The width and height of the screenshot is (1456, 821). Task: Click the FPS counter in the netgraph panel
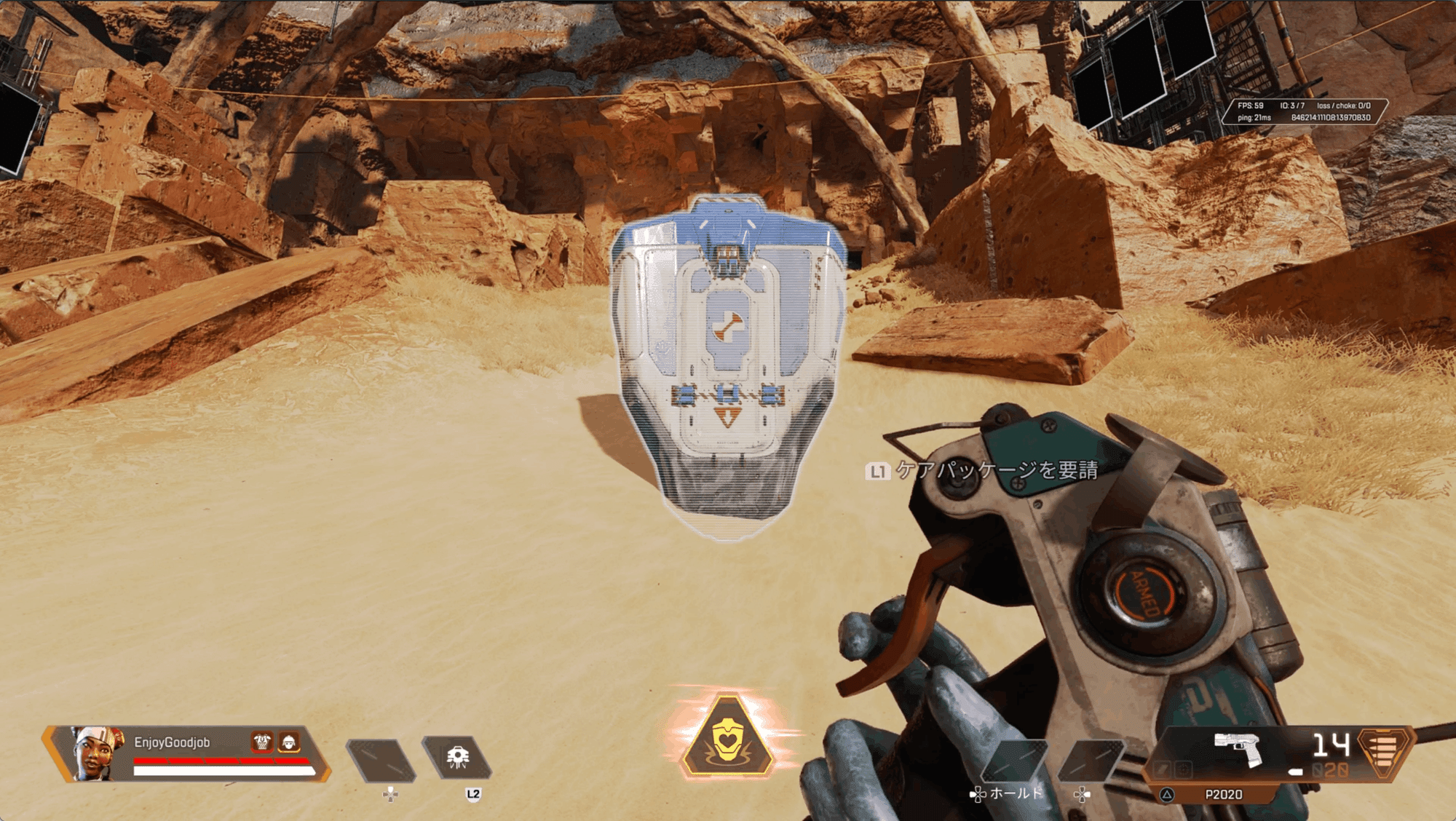click(x=1251, y=104)
